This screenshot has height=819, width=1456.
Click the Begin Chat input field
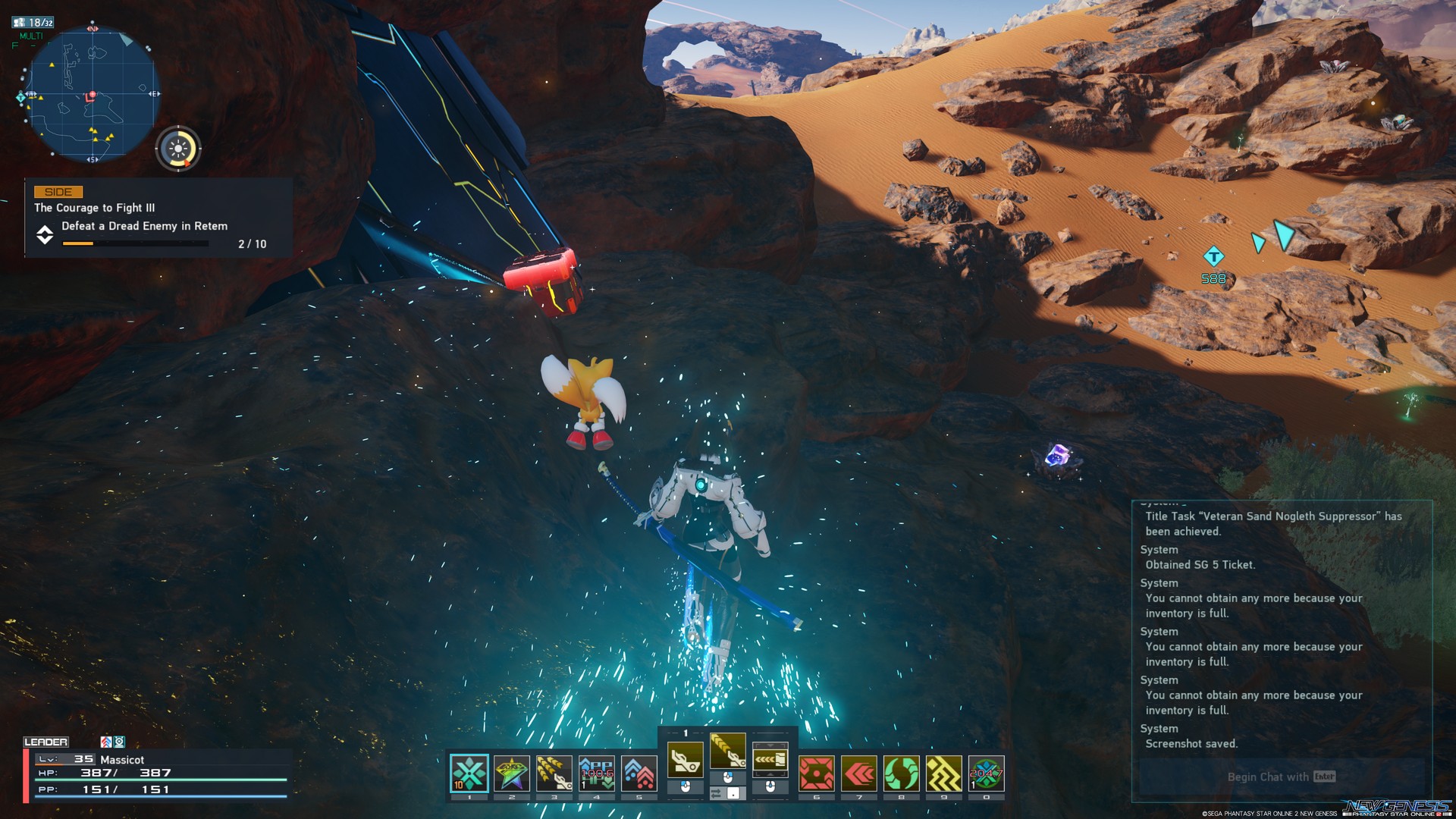pyautogui.click(x=1282, y=777)
